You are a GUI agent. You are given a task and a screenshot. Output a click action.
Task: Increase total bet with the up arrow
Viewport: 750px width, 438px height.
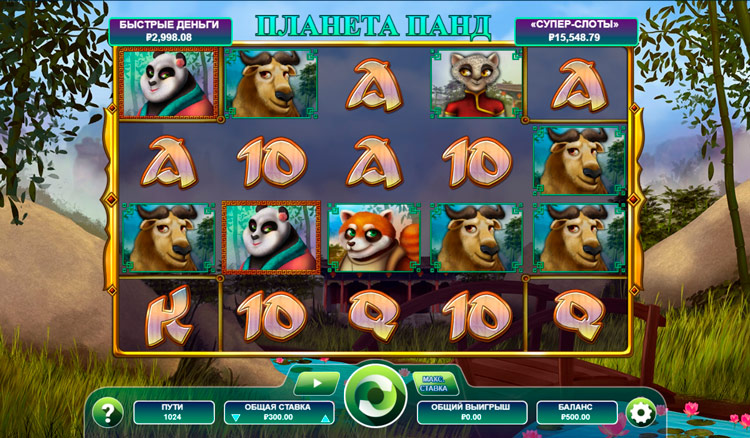coord(323,418)
